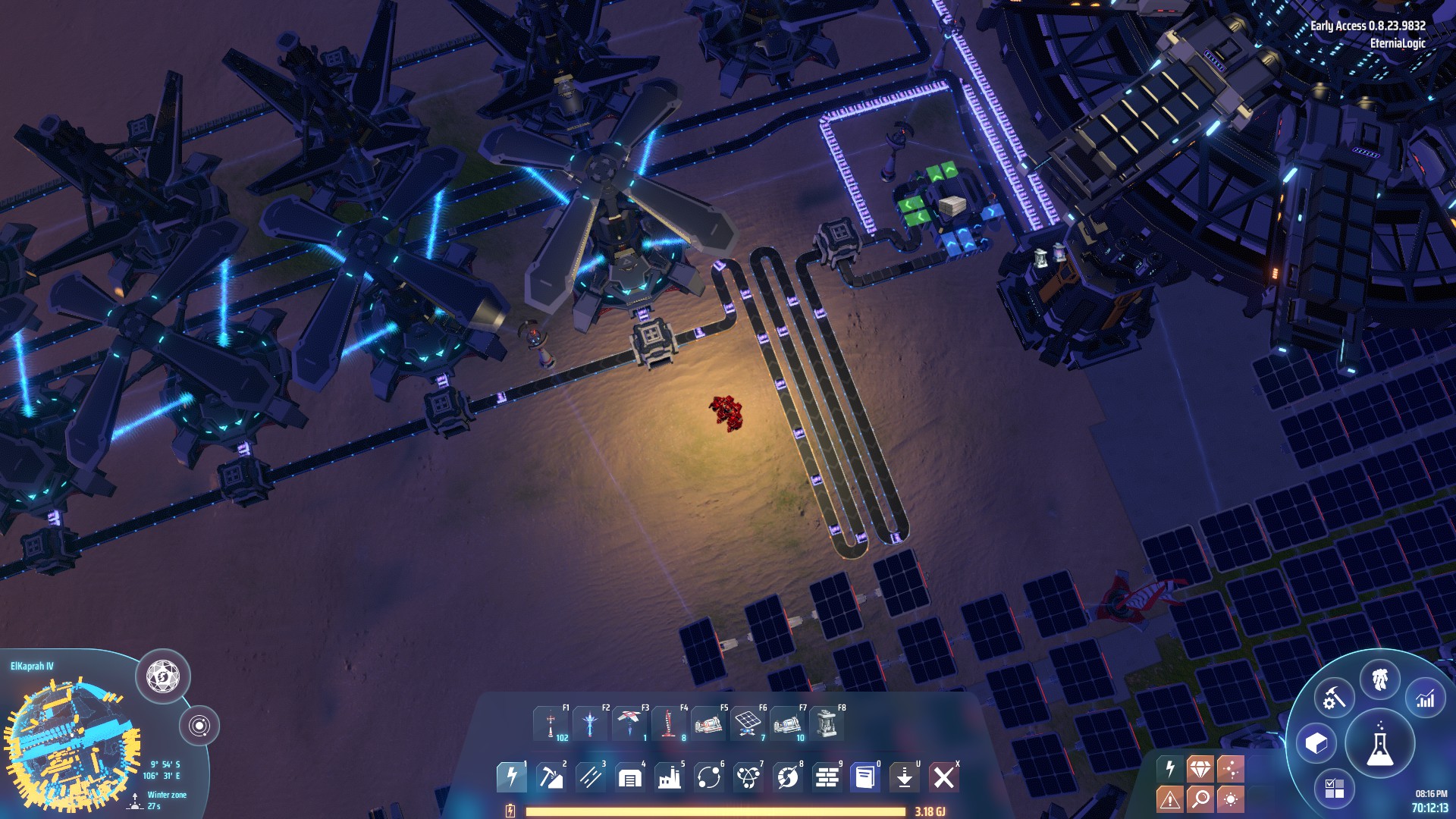Open the Dyson sphere editor button
1456x819 pixels.
click(163, 676)
